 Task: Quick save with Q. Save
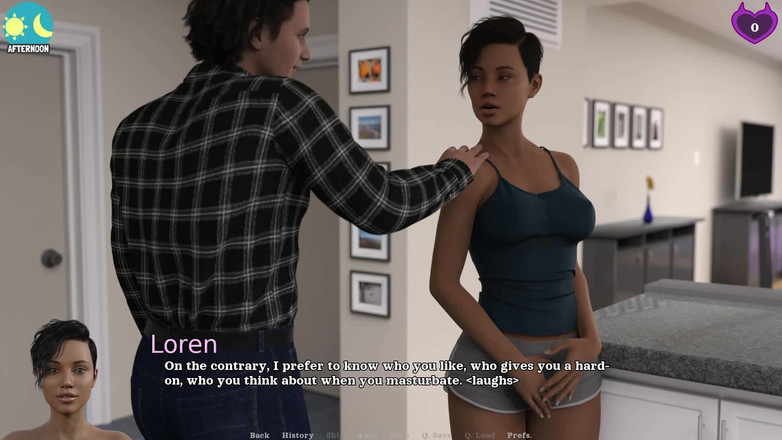tap(436, 435)
